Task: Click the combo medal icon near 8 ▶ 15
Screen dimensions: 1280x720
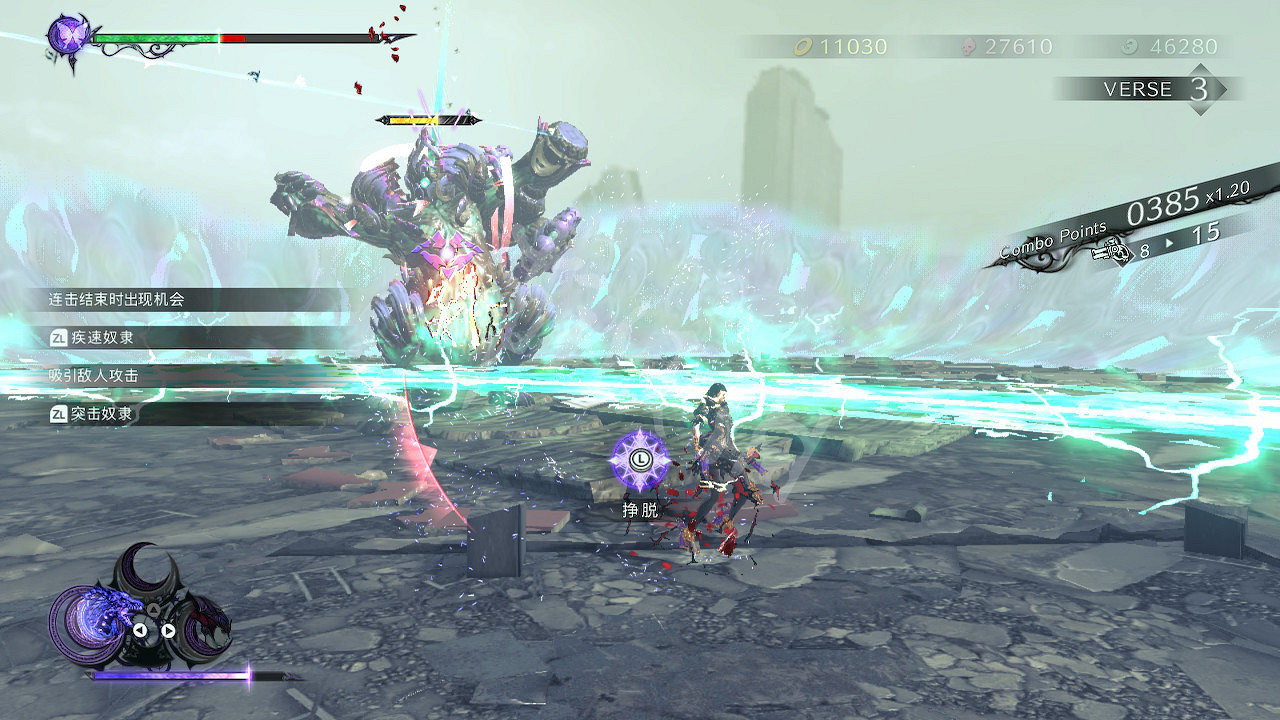Action: [x=1110, y=252]
